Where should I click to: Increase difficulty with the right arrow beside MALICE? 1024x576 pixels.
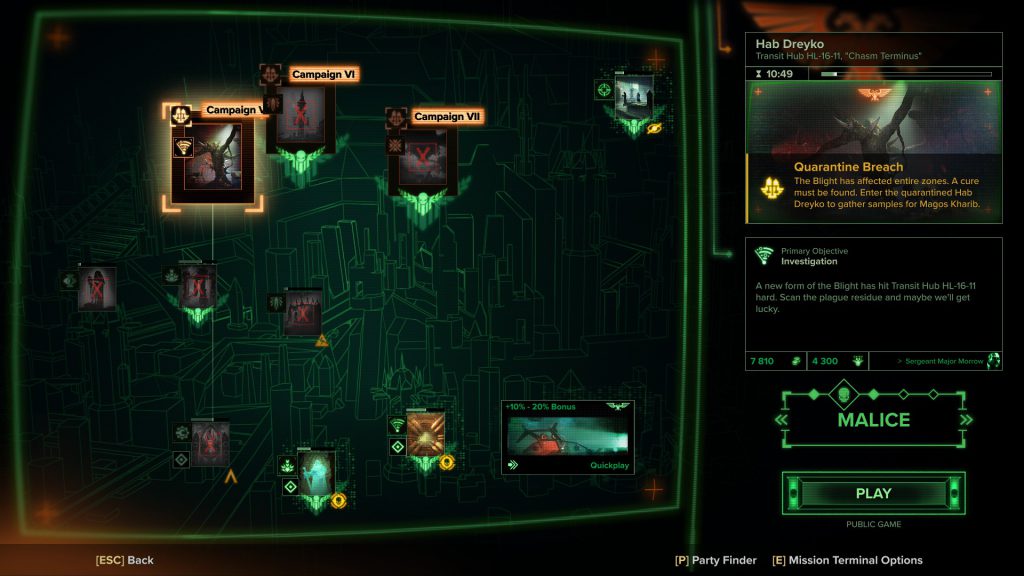coord(966,420)
